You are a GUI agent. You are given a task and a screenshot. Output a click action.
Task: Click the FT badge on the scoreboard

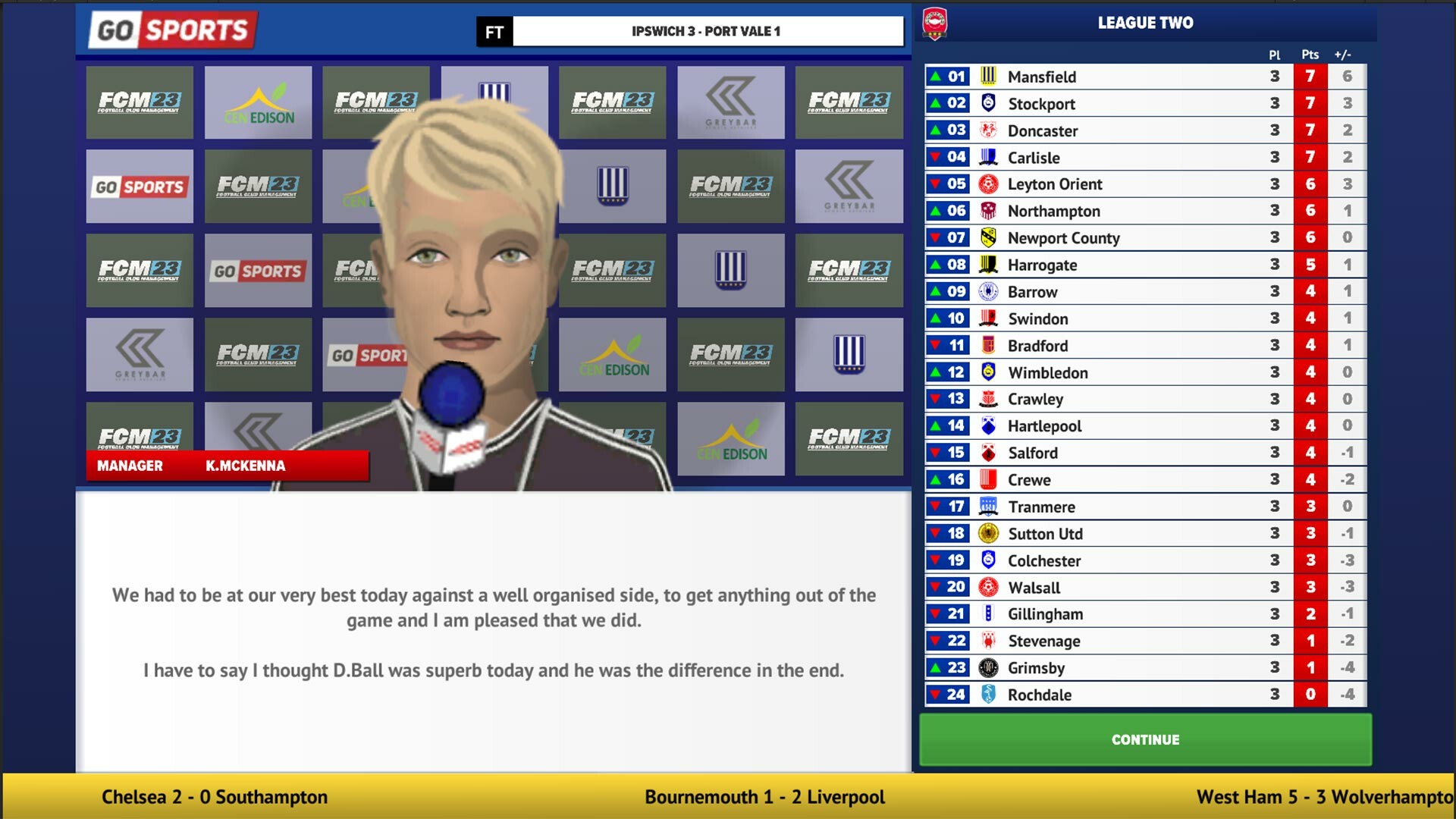click(x=494, y=32)
